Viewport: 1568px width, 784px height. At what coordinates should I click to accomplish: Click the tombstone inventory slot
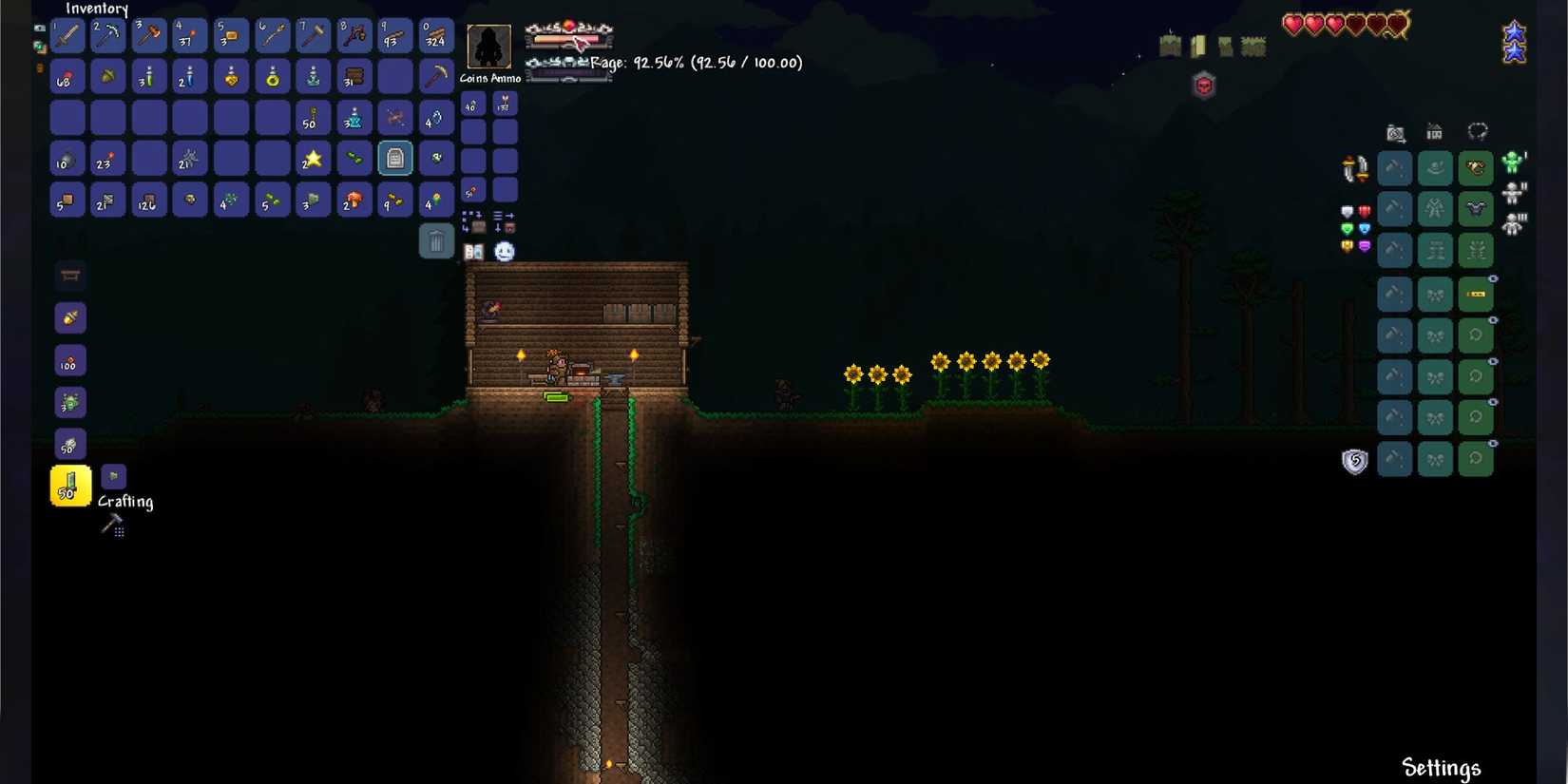point(395,159)
